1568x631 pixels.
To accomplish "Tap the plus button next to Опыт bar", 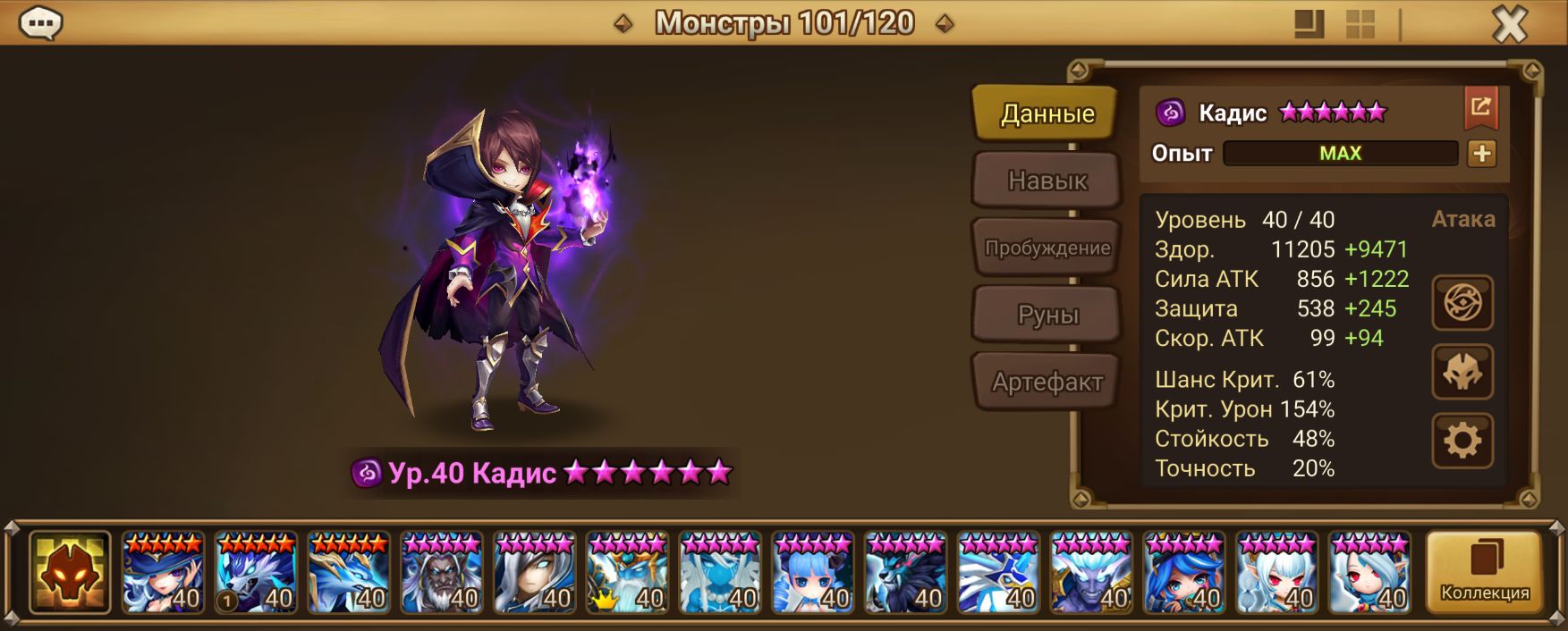I will tap(1481, 154).
